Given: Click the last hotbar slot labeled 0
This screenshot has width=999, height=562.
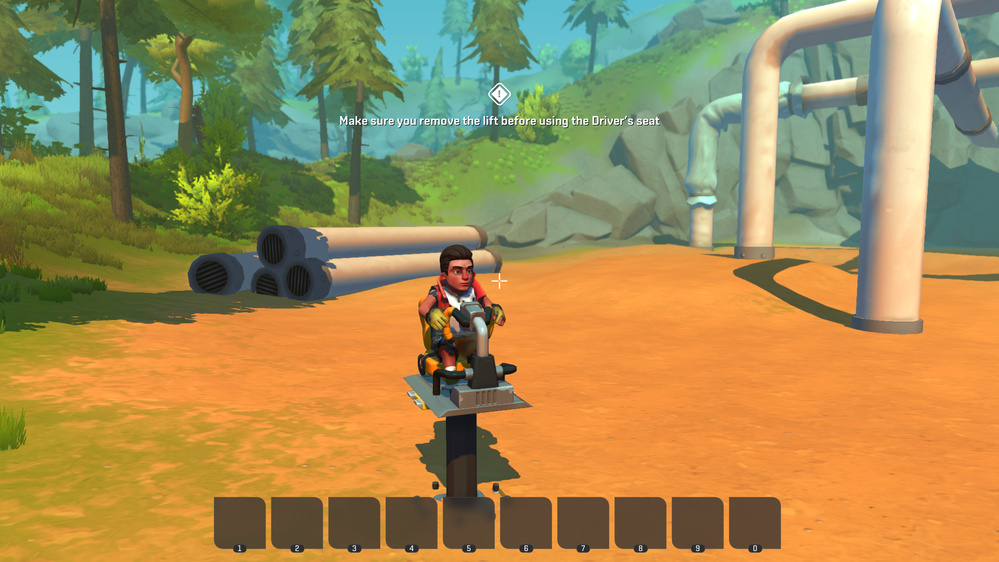Looking at the screenshot, I should click(x=755, y=522).
